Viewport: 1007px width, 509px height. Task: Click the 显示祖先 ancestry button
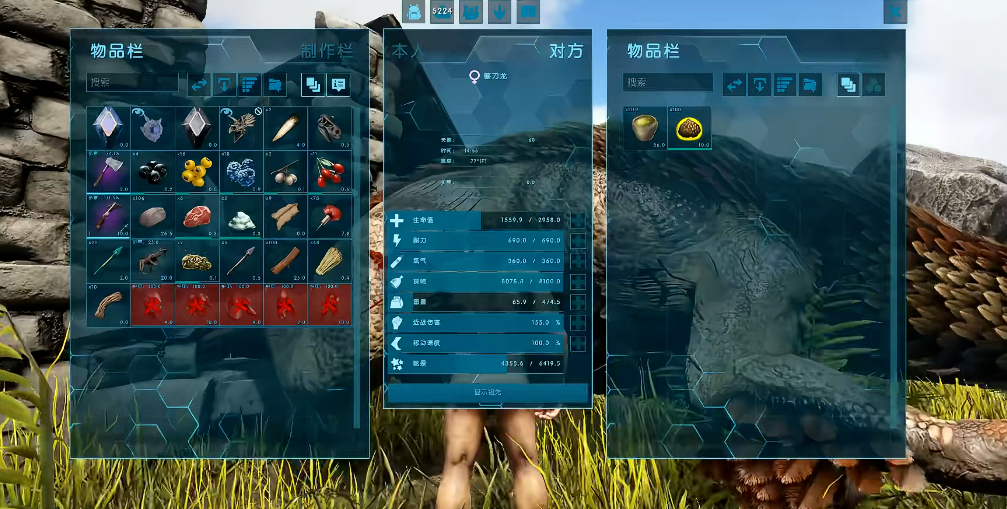pos(487,393)
